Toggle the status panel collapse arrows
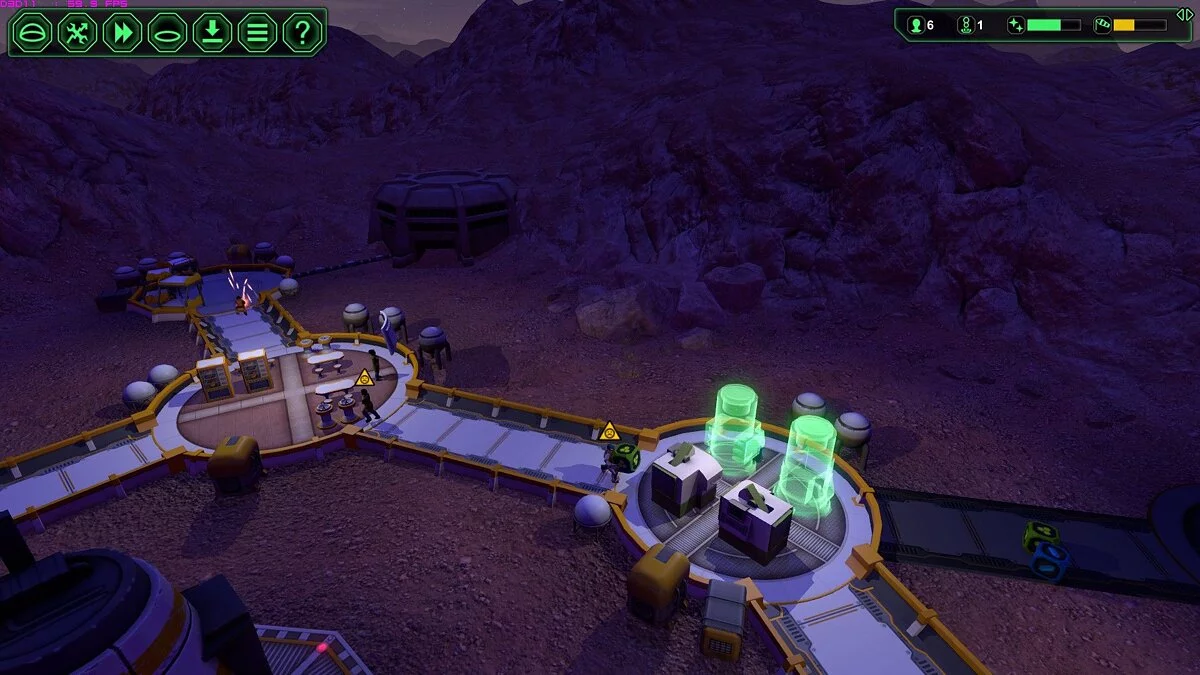The image size is (1200, 675). pyautogui.click(x=1184, y=14)
